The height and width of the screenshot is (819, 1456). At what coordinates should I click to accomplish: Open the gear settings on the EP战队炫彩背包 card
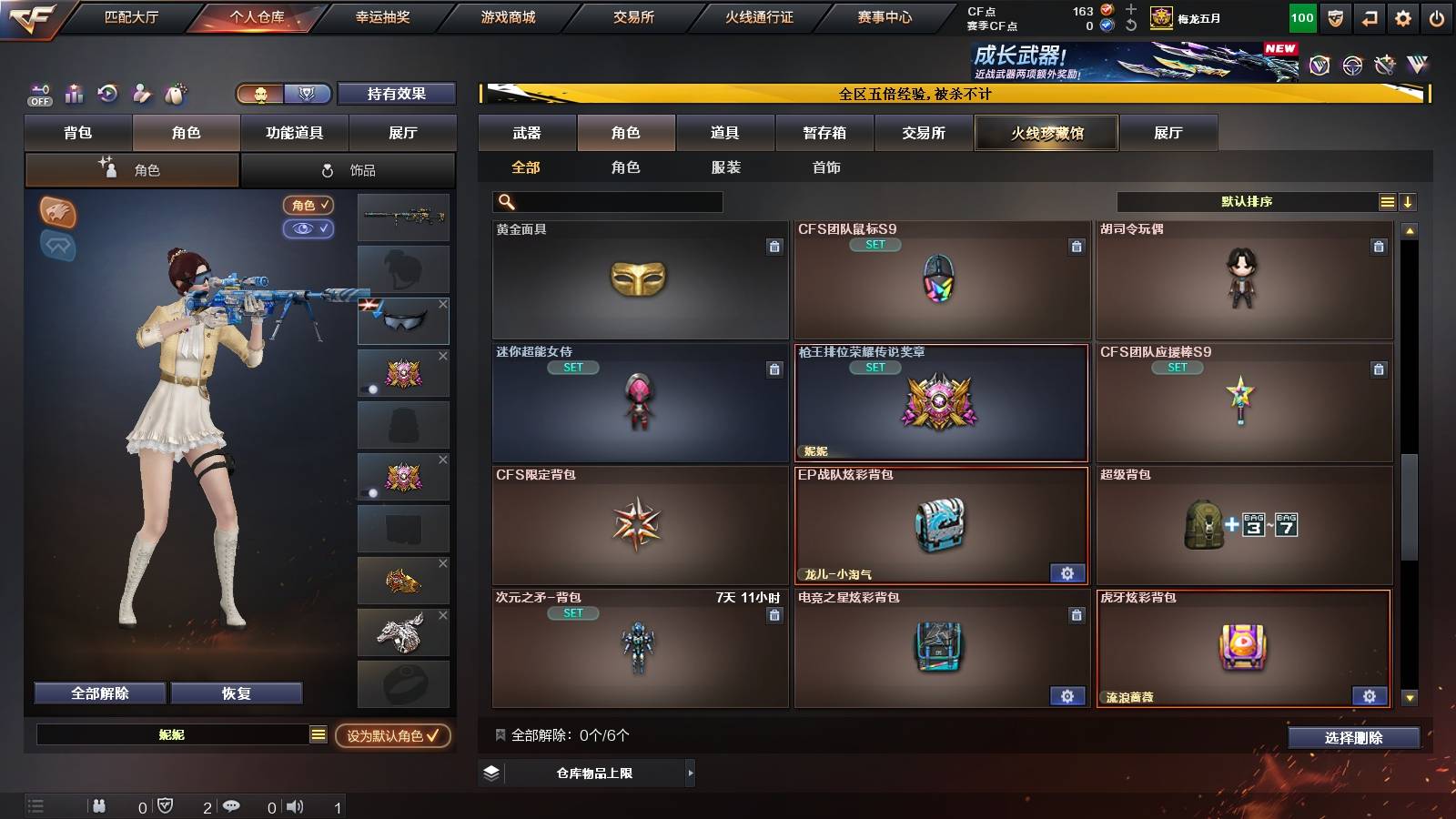click(1067, 573)
